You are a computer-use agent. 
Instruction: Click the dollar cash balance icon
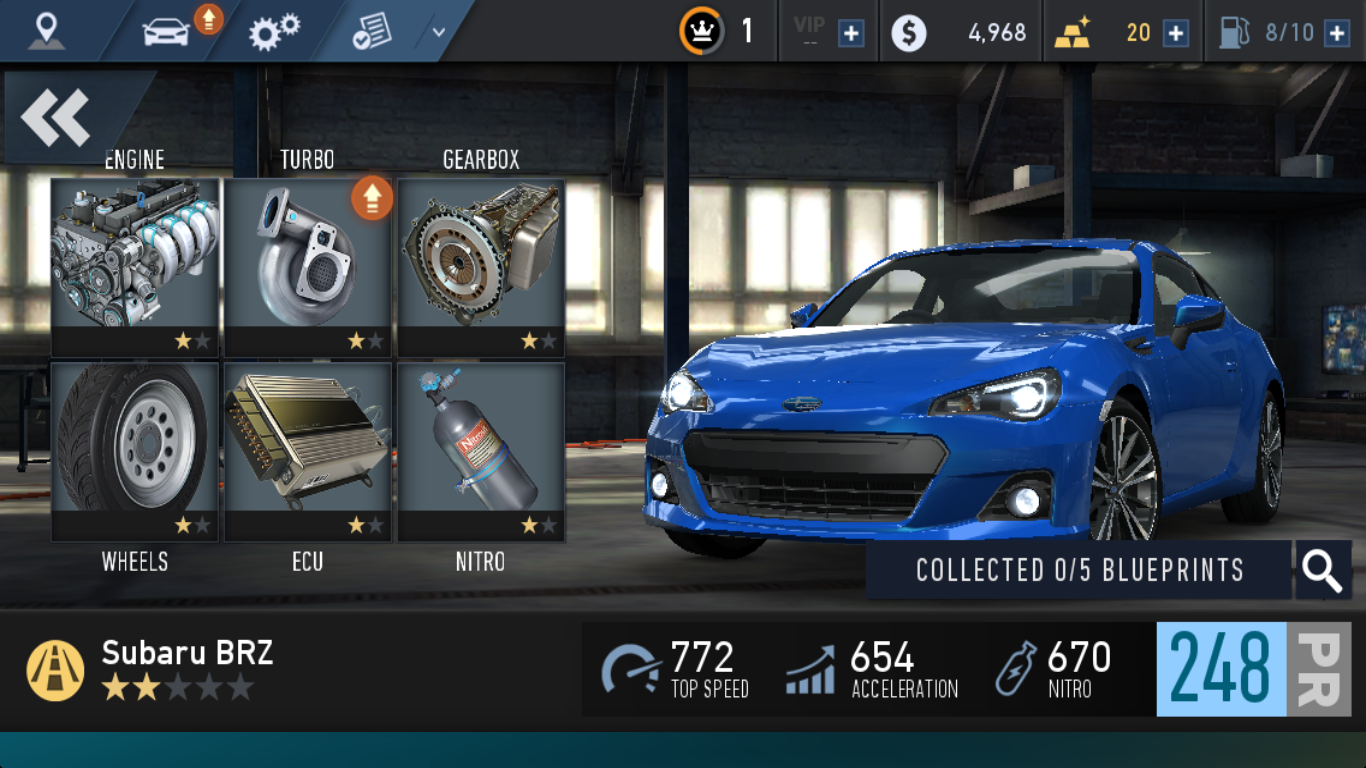coord(909,33)
